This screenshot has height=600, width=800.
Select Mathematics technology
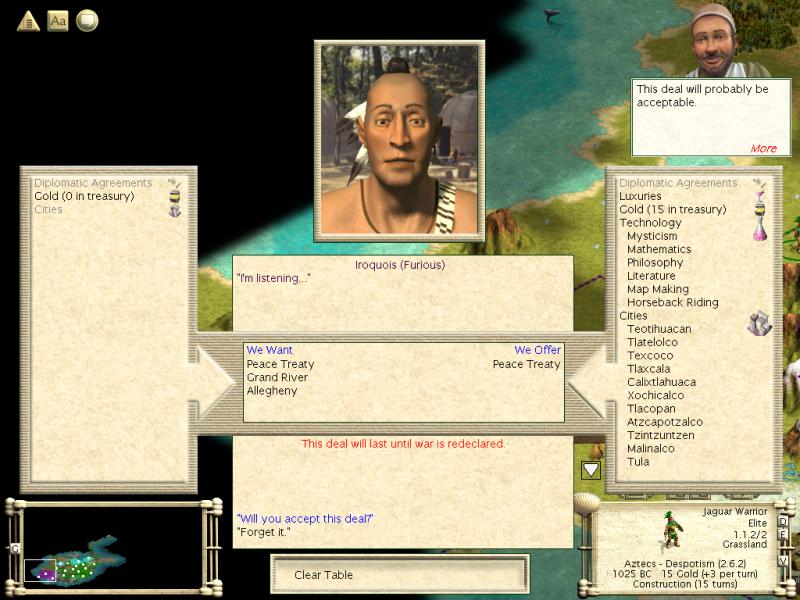(659, 249)
